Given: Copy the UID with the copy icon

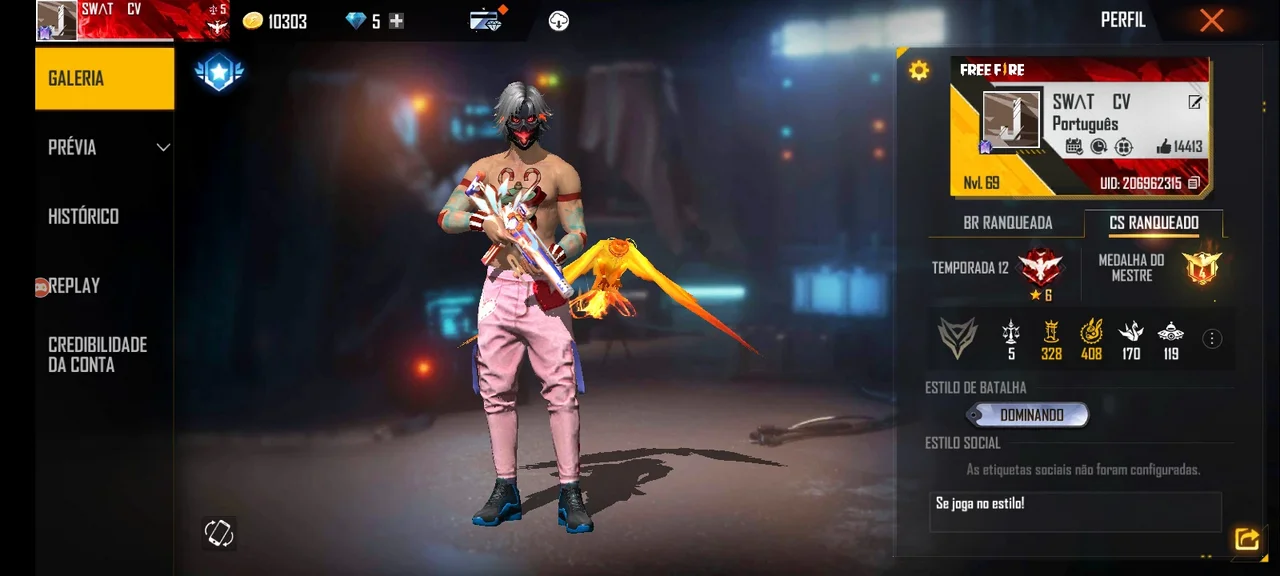Looking at the screenshot, I should pos(1193,184).
